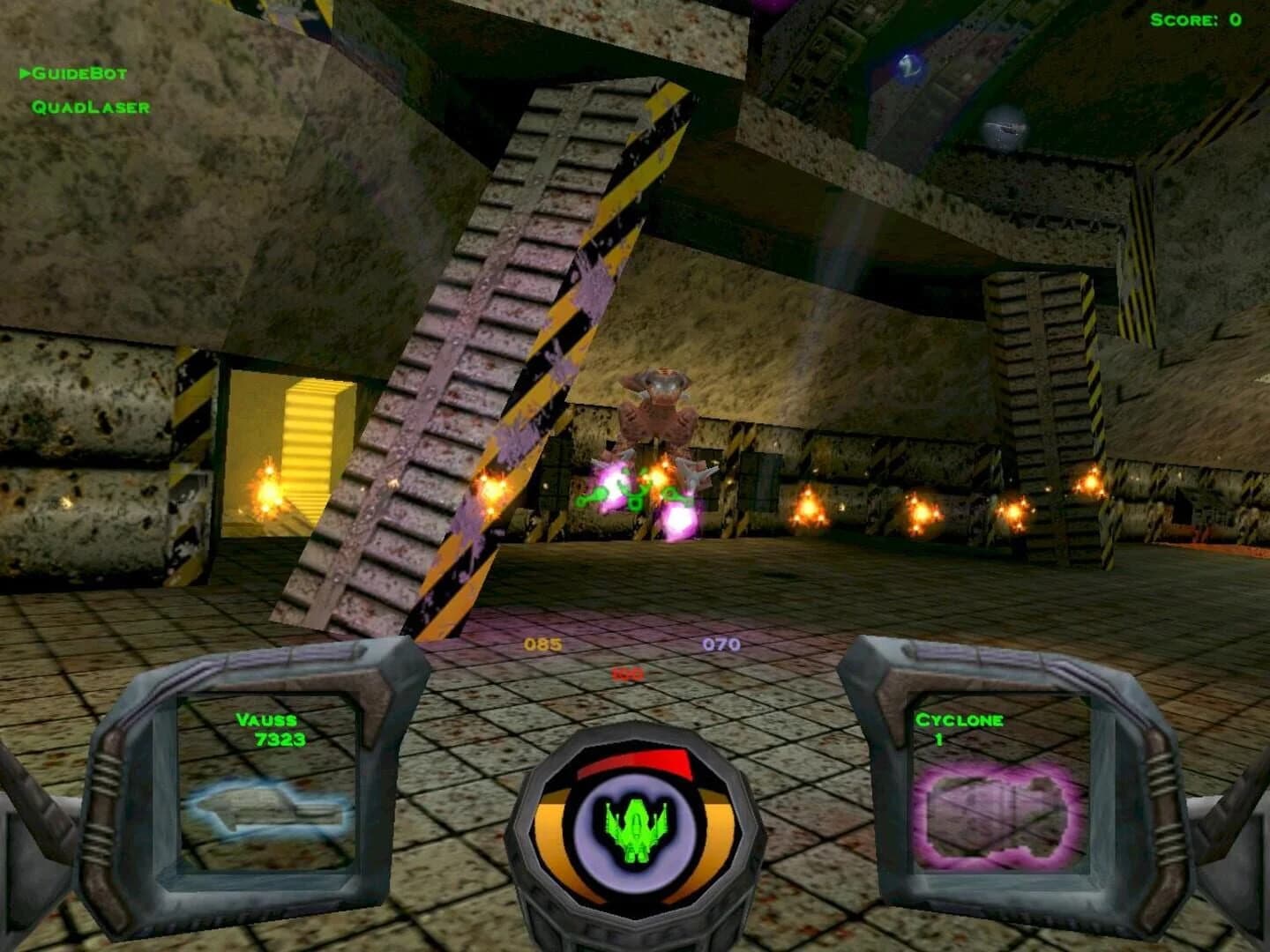Screen dimensions: 1270x952
Task: Select the GuideBot inventory entry
Action: tap(79, 75)
